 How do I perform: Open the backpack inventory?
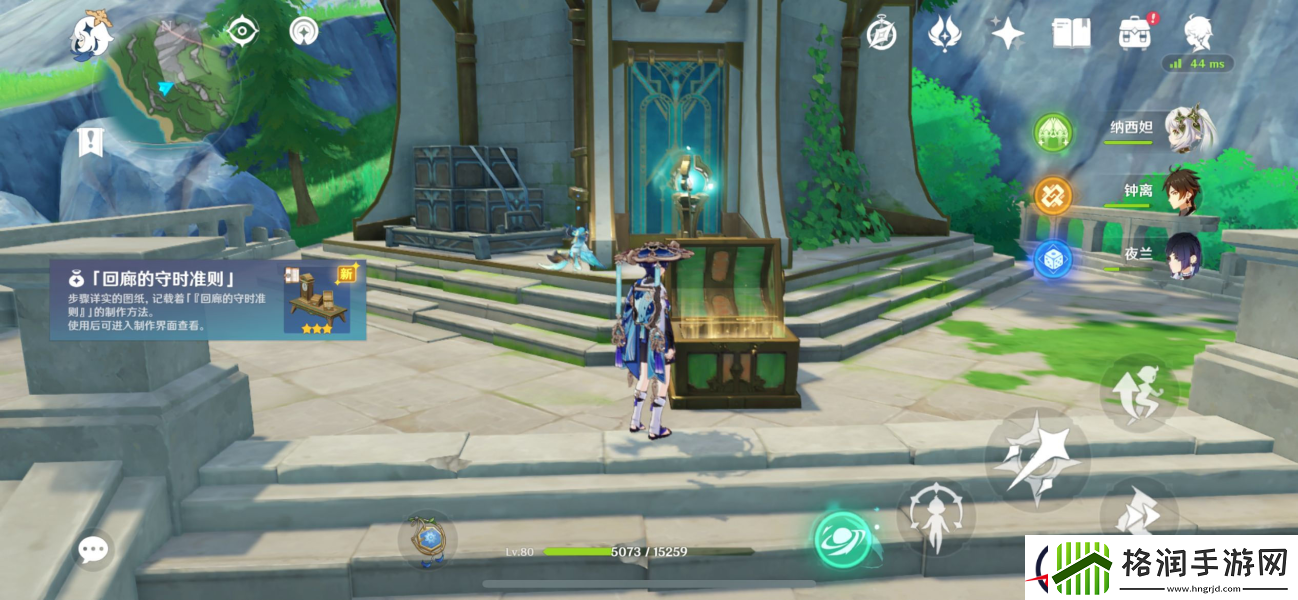(1134, 34)
